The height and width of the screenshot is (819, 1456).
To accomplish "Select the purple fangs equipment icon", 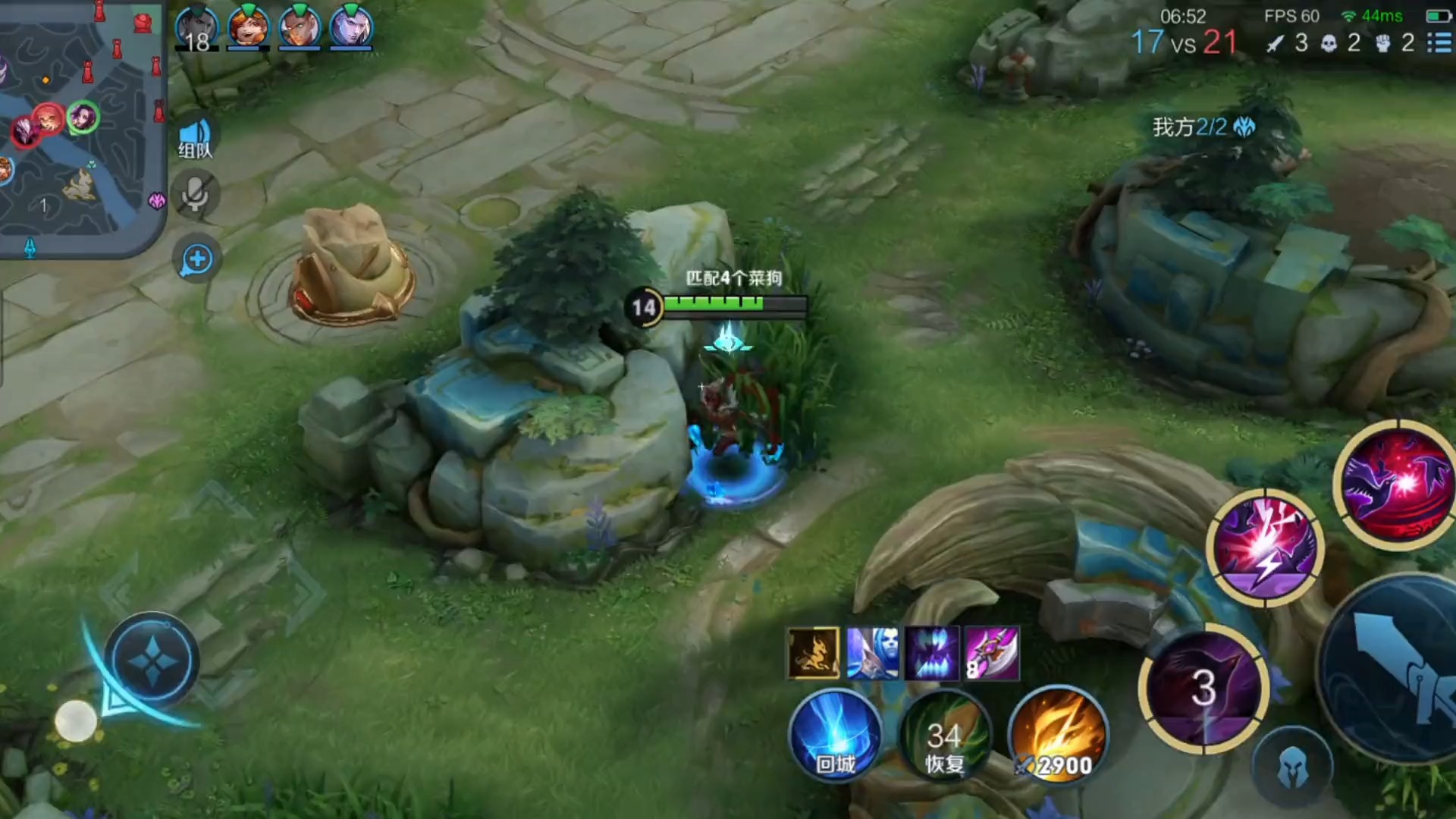I will (932, 652).
